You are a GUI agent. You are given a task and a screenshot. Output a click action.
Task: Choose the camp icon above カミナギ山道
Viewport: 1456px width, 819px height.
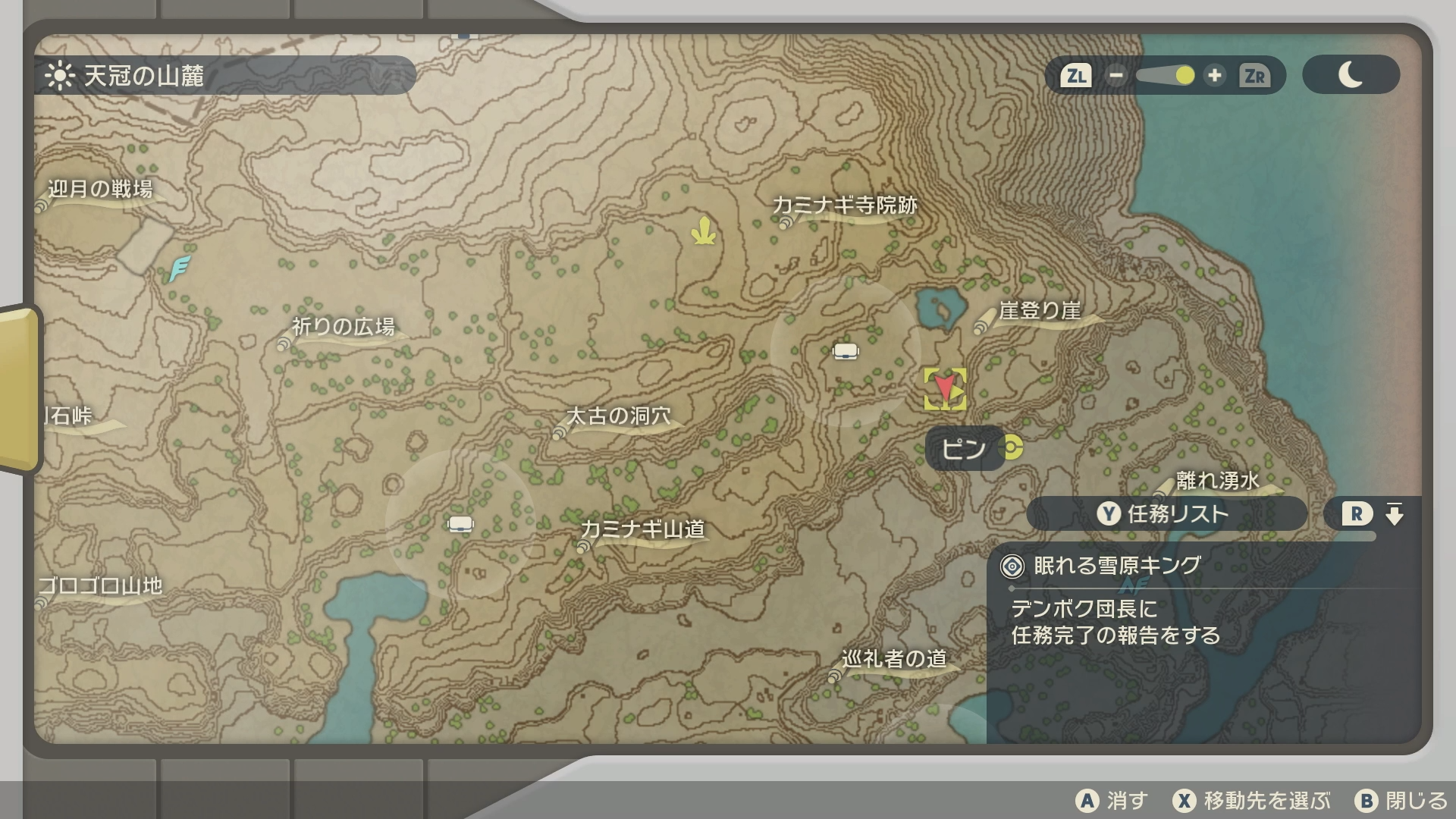(460, 524)
